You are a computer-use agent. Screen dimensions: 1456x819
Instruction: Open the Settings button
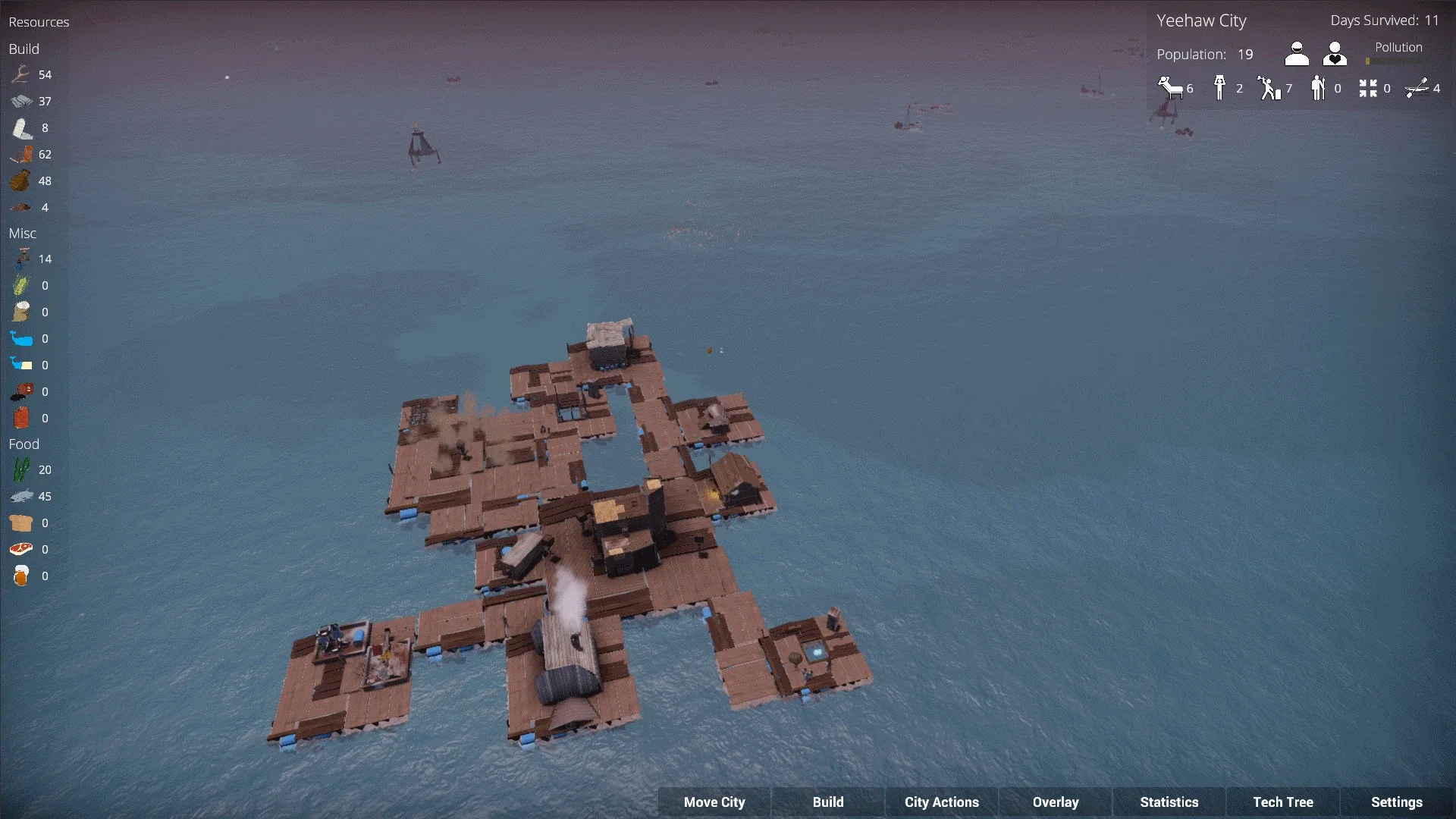pos(1396,802)
